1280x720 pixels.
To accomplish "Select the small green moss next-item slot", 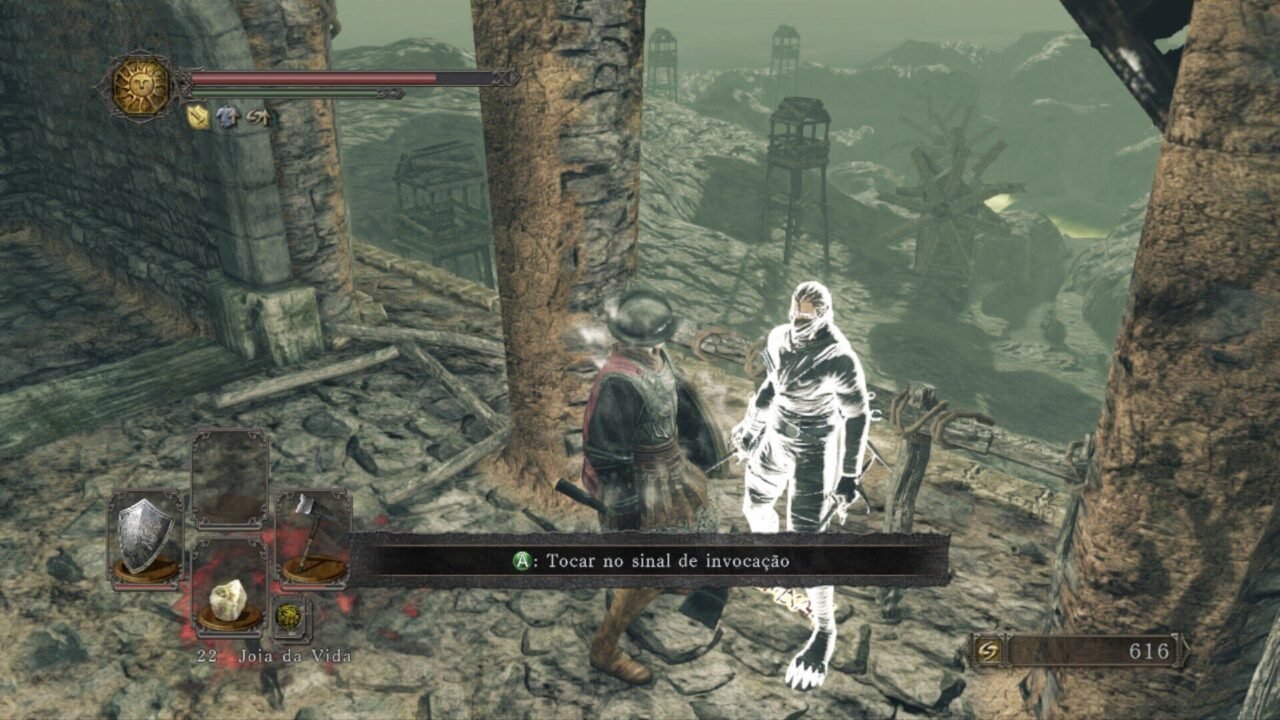I will point(290,616).
